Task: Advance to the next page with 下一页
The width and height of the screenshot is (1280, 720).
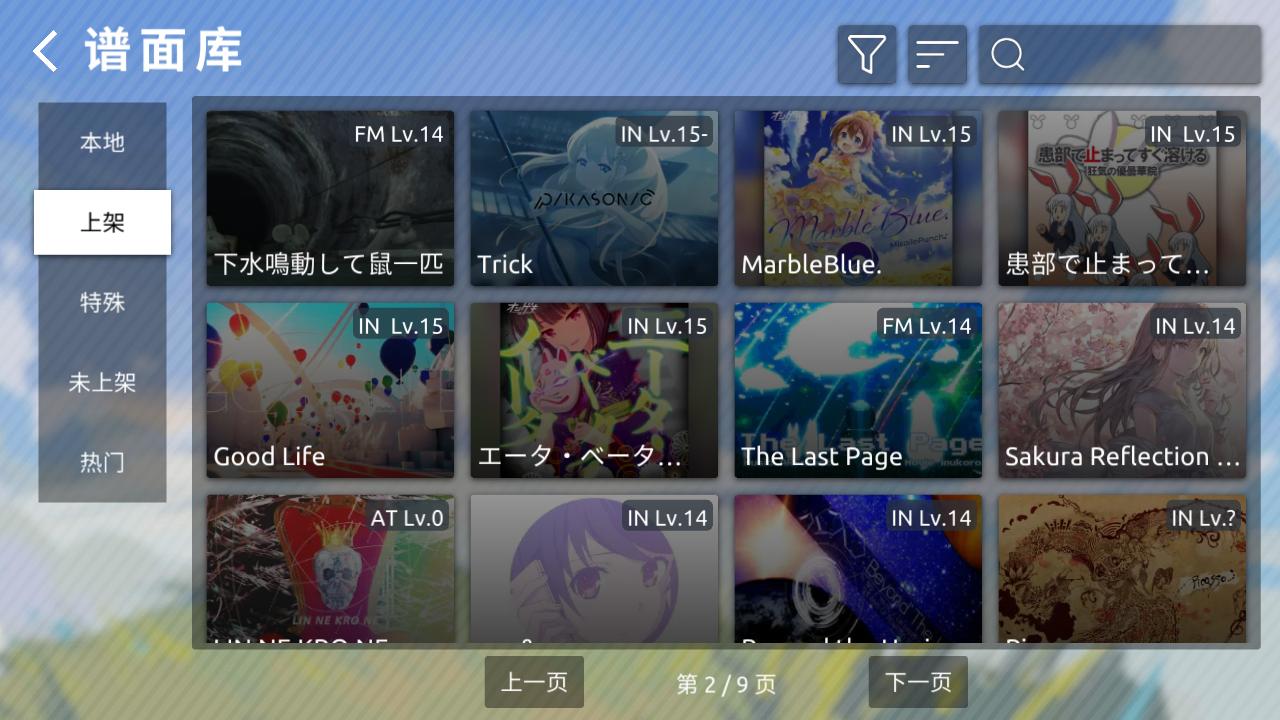Action: [x=917, y=682]
